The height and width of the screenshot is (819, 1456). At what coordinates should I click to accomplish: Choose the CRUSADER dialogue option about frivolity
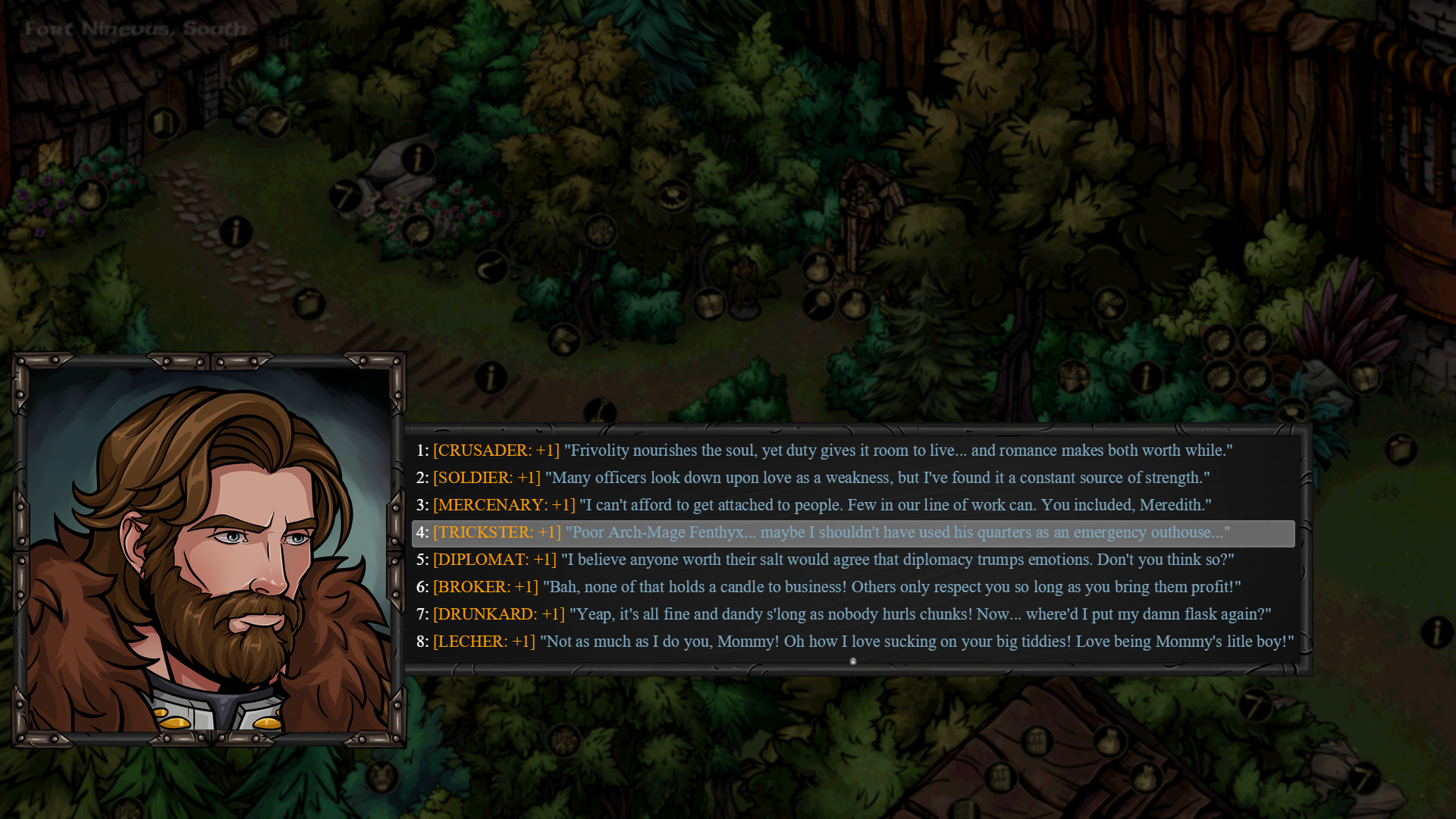pyautogui.click(x=758, y=450)
